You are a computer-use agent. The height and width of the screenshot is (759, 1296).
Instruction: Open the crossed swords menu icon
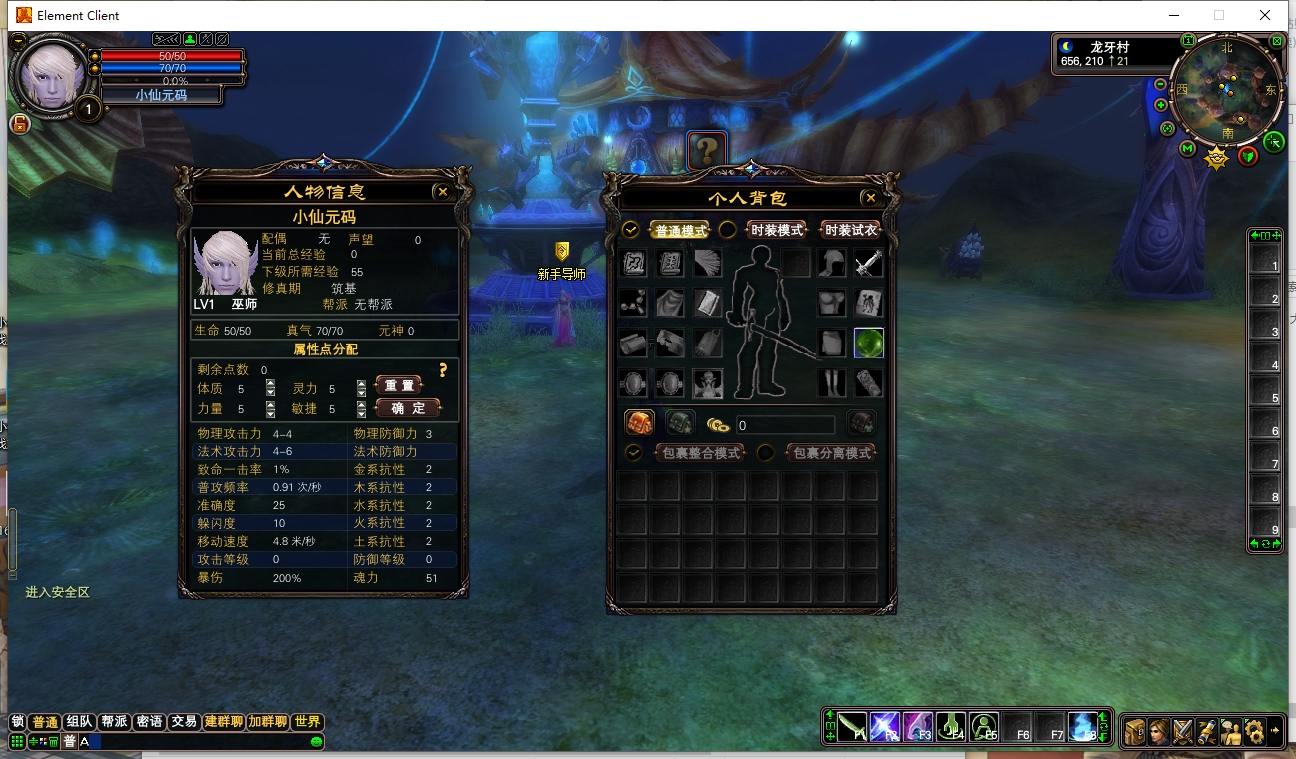pos(1183,731)
